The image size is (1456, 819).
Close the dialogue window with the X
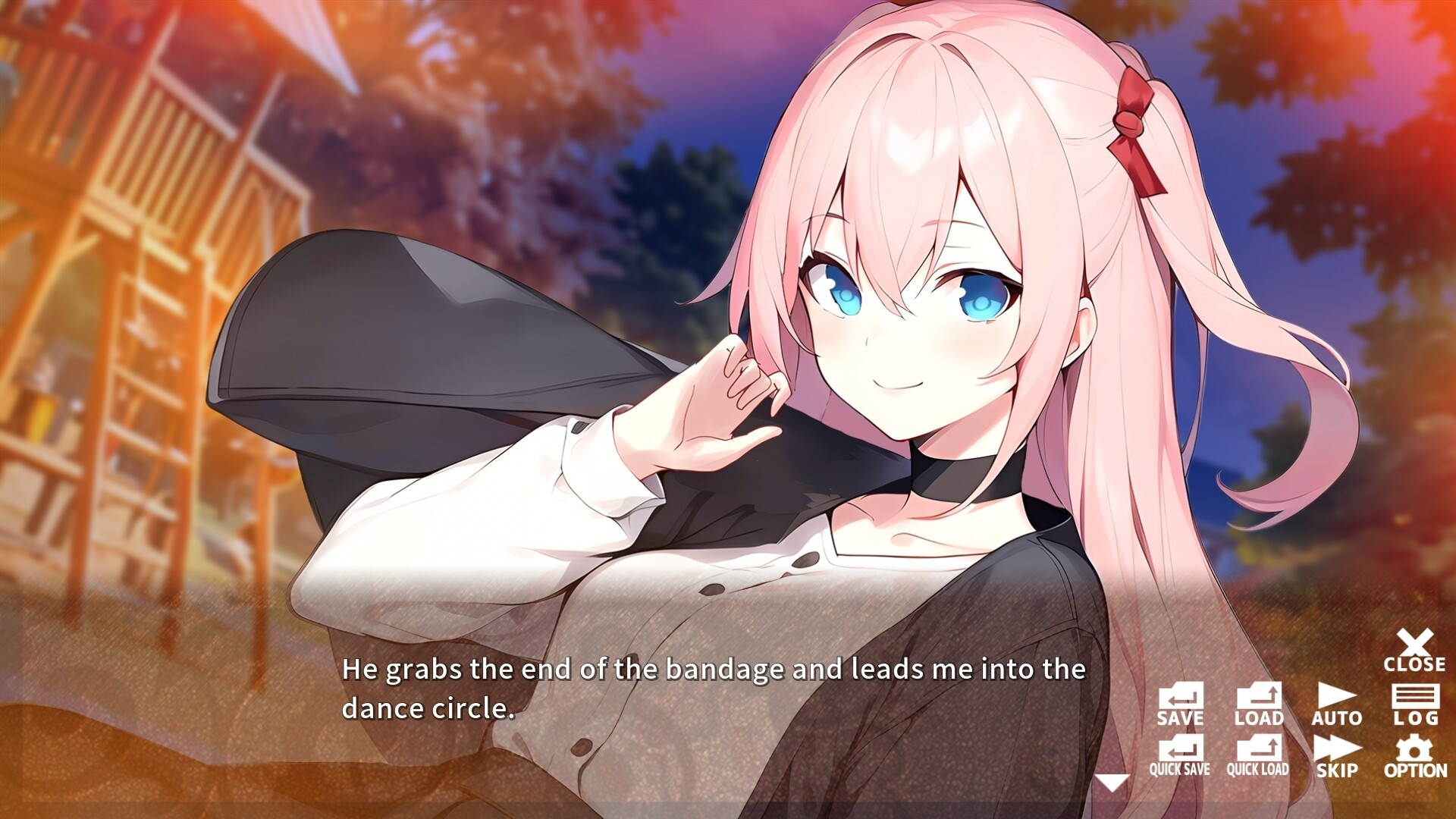(1414, 651)
